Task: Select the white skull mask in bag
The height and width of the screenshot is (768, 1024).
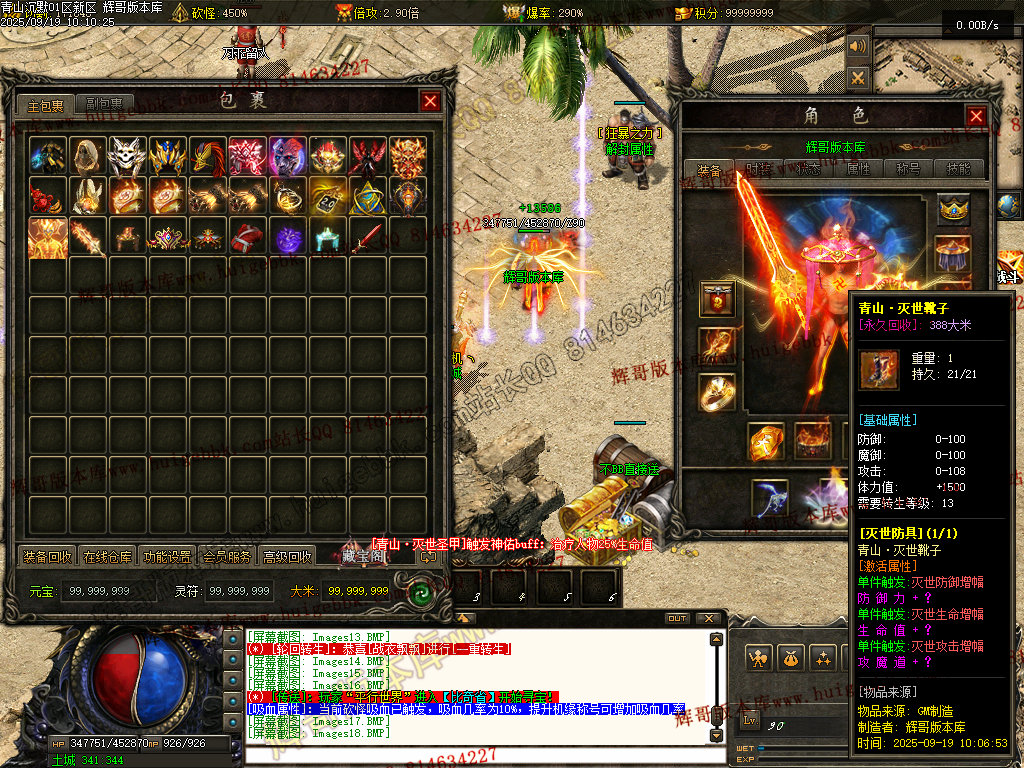Action: click(128, 156)
